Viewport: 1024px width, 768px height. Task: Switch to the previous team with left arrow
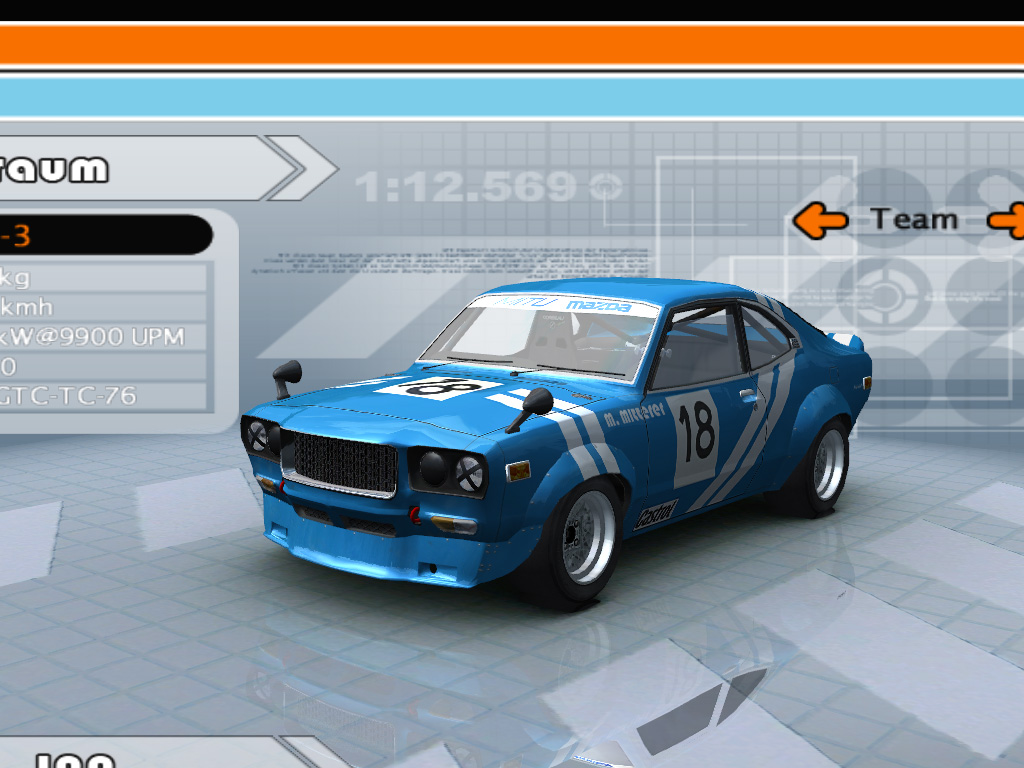pos(820,220)
